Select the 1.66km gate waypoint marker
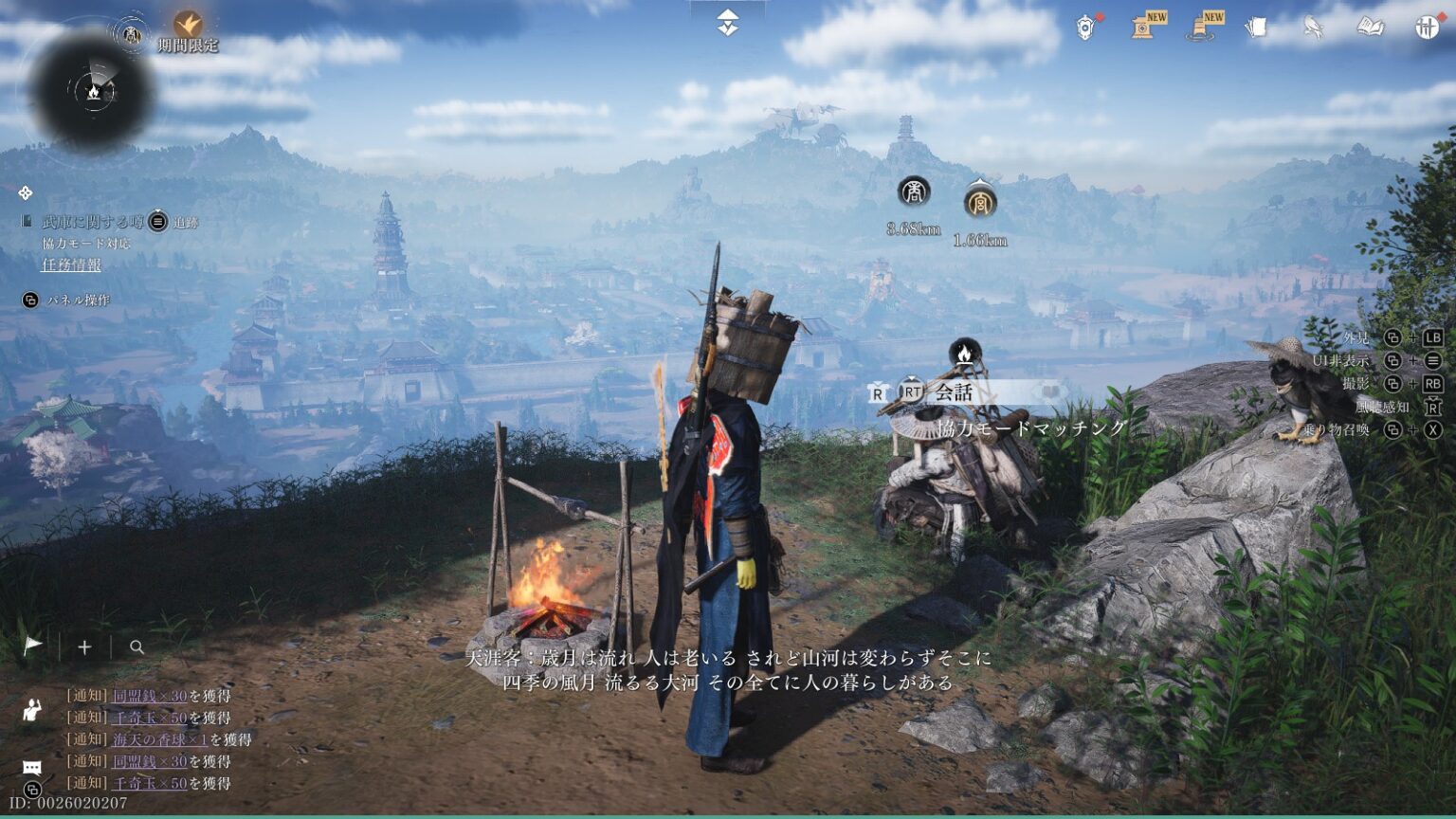 pyautogui.click(x=979, y=201)
